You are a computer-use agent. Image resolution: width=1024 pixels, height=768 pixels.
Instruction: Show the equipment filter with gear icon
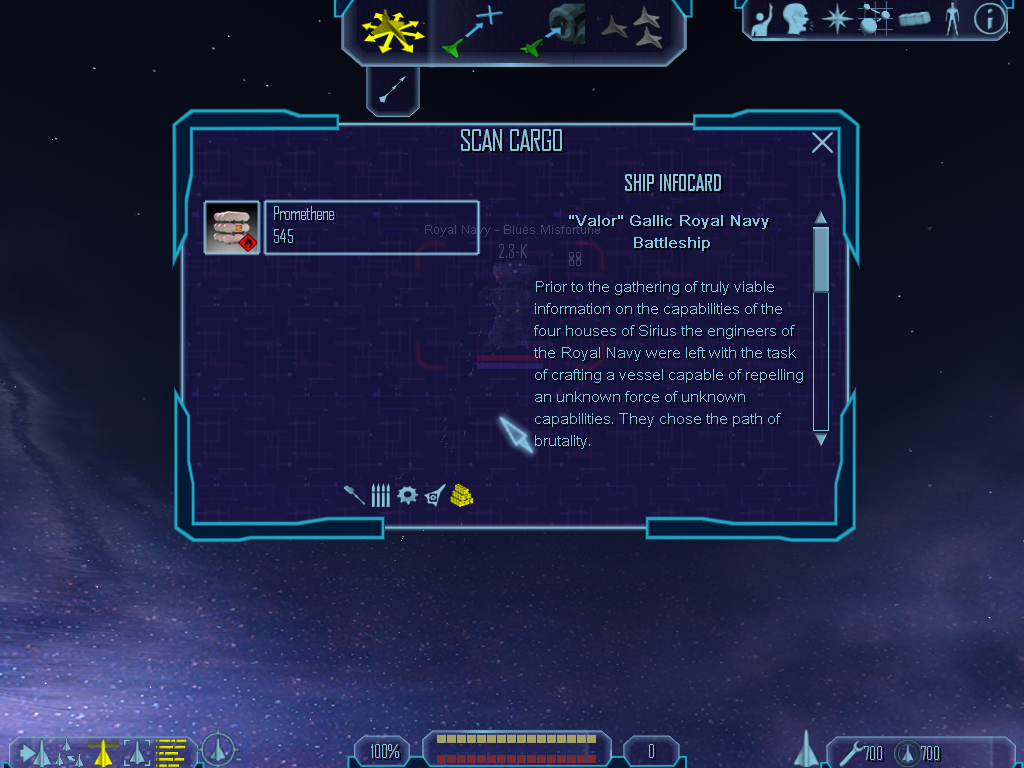pyautogui.click(x=406, y=495)
